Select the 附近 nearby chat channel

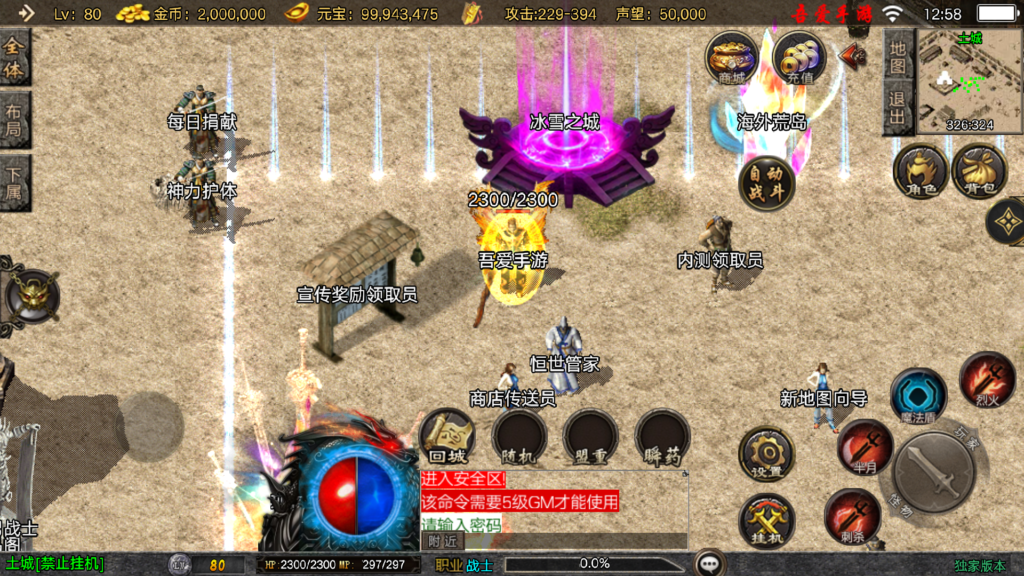(x=443, y=540)
